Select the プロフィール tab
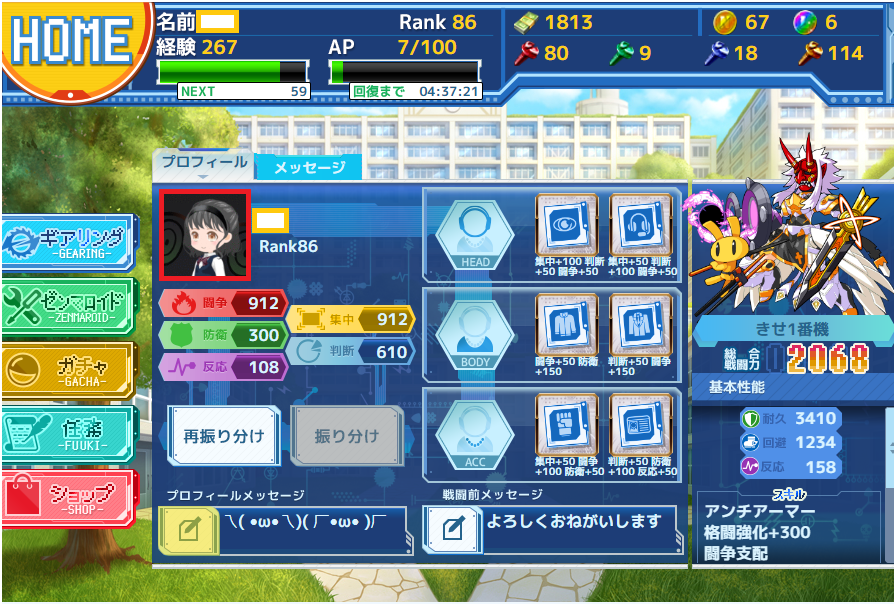 [204, 163]
